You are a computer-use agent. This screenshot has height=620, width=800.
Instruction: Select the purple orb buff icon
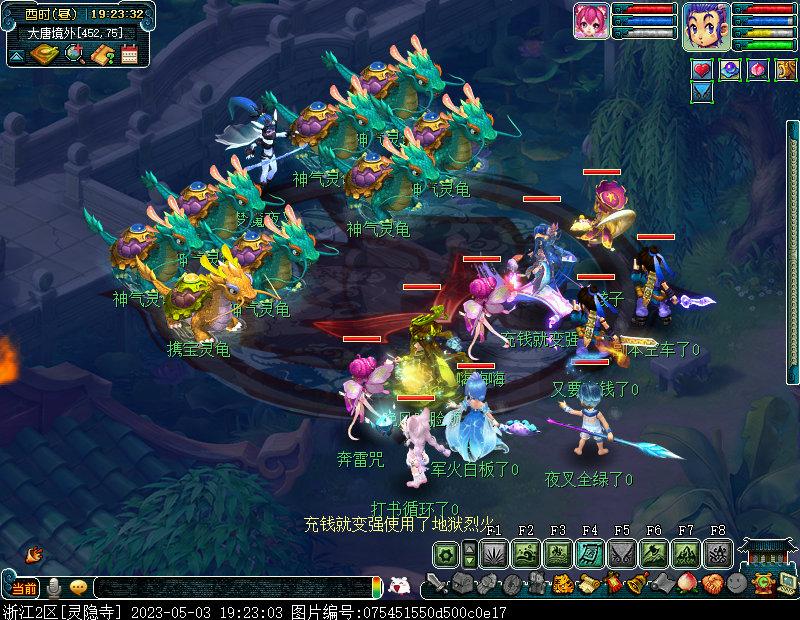729,69
